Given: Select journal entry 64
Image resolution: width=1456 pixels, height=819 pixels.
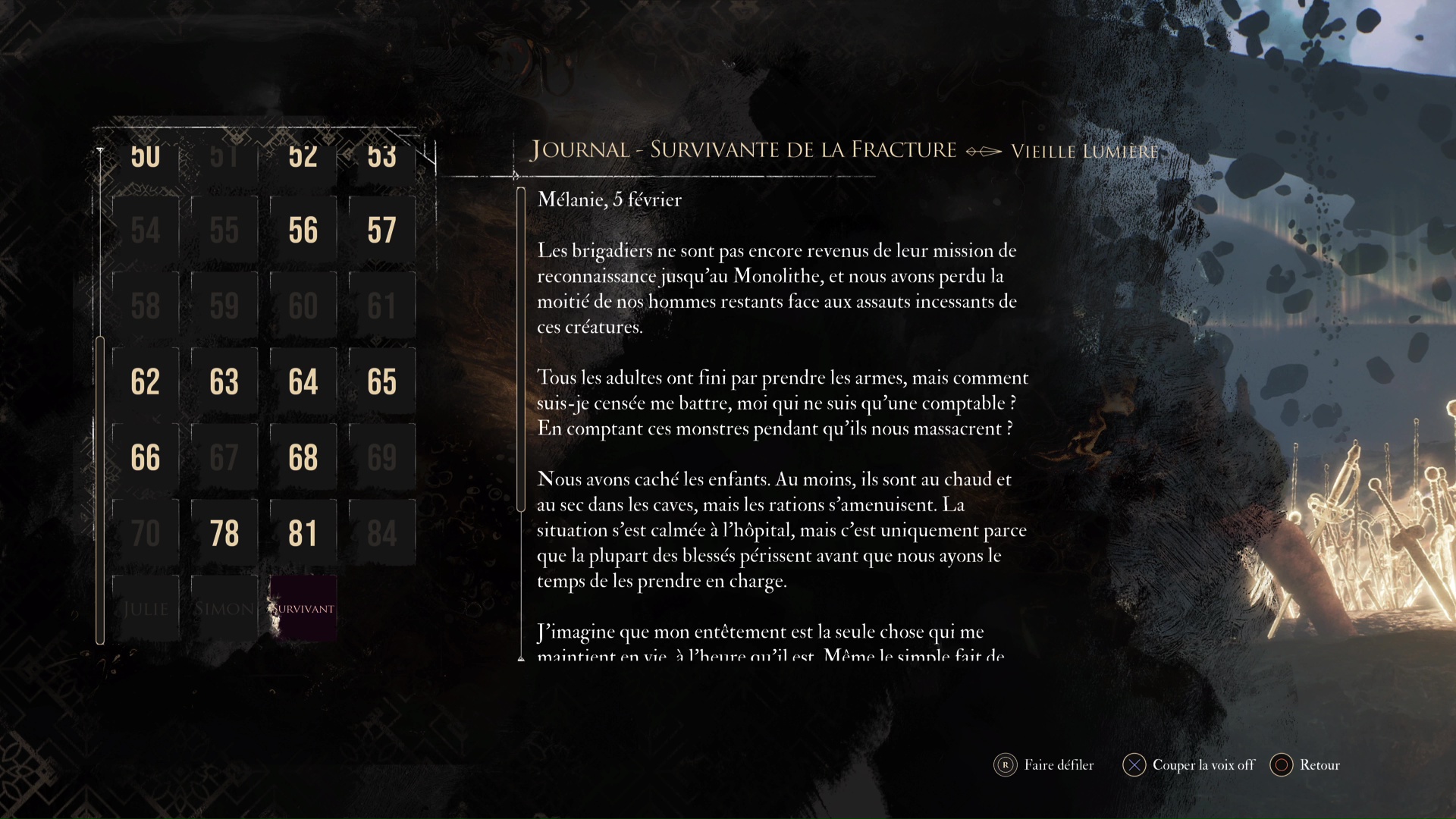Looking at the screenshot, I should (303, 381).
